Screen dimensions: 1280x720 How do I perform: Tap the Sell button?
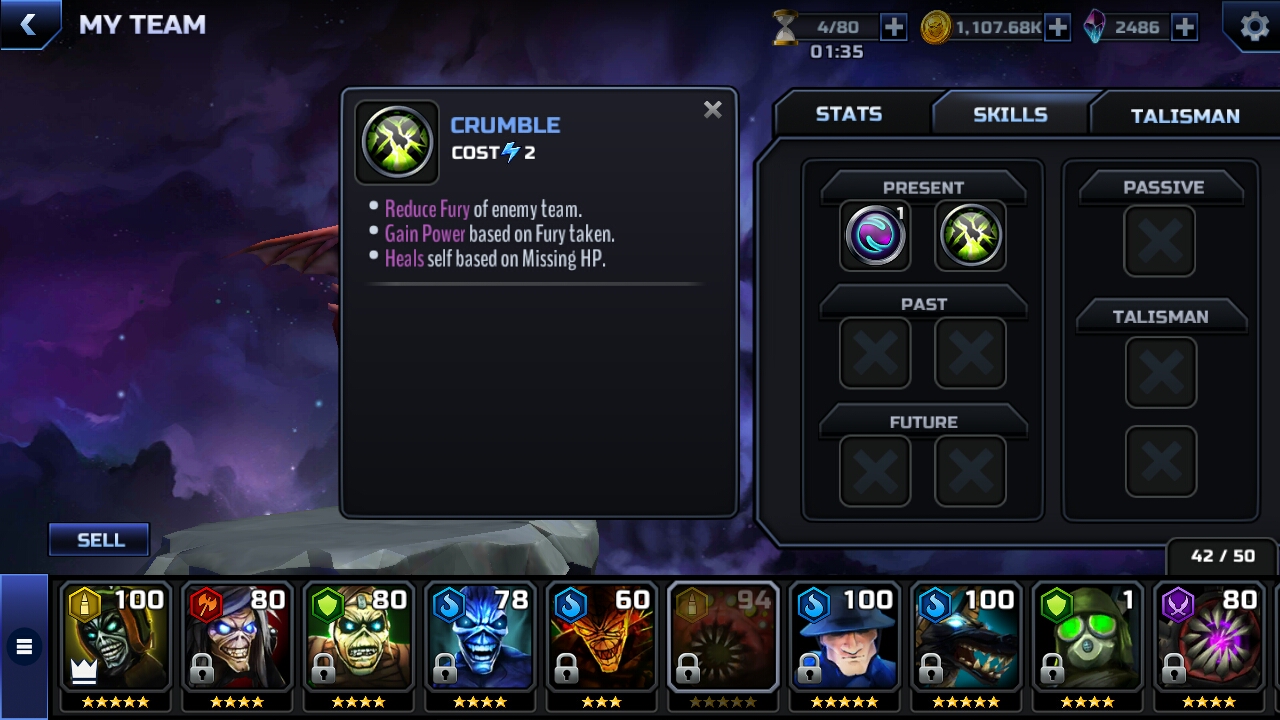100,540
